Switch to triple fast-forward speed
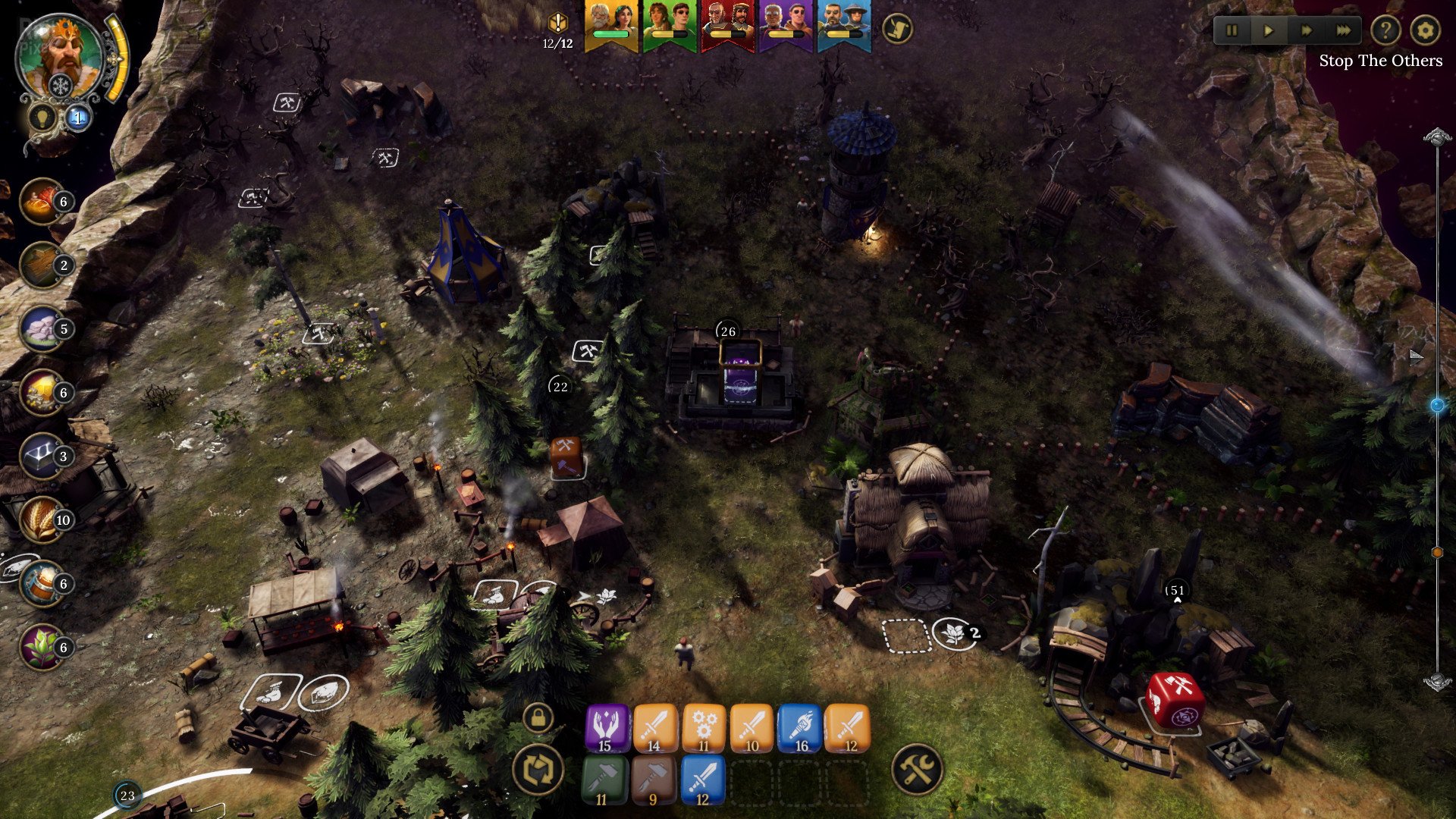 (1343, 31)
